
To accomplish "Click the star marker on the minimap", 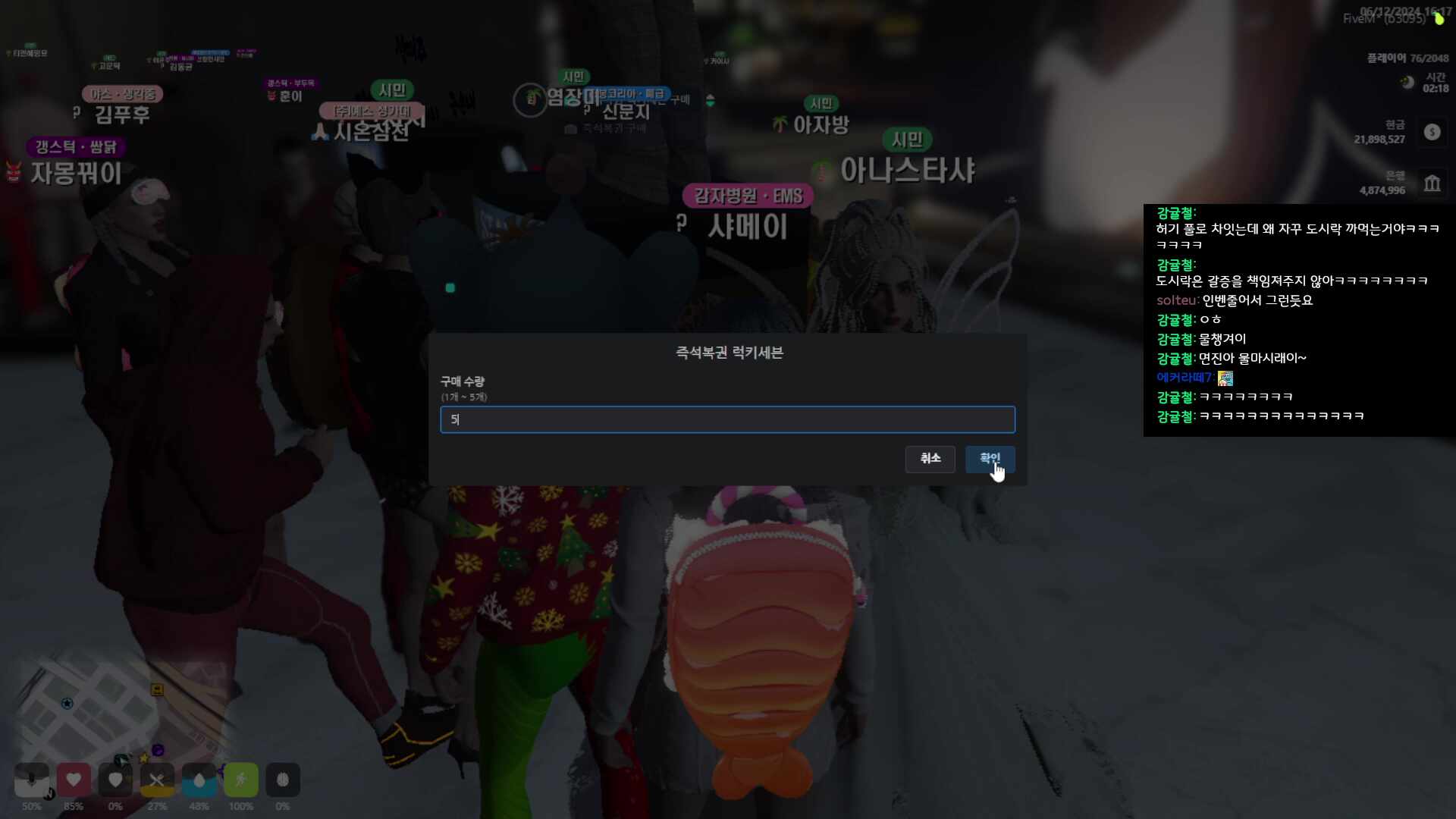I will click(67, 703).
